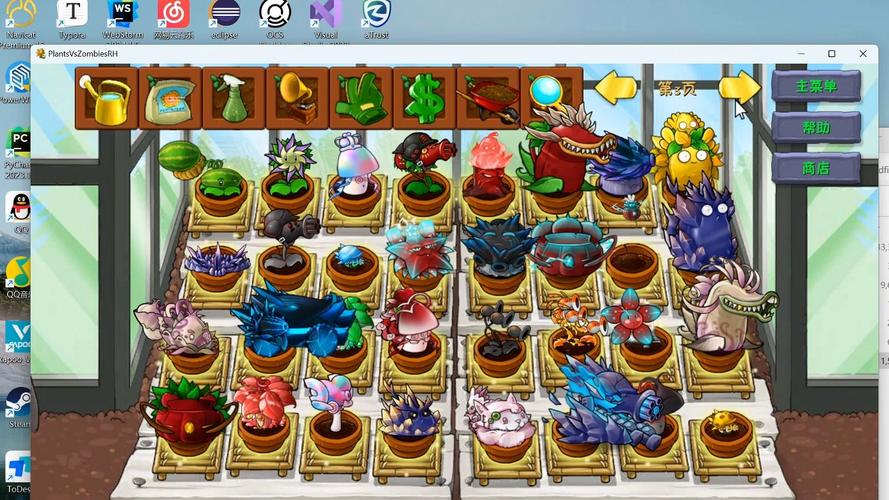The height and width of the screenshot is (500, 889).
Task: Go to next page with right arrow
Action: coord(739,88)
